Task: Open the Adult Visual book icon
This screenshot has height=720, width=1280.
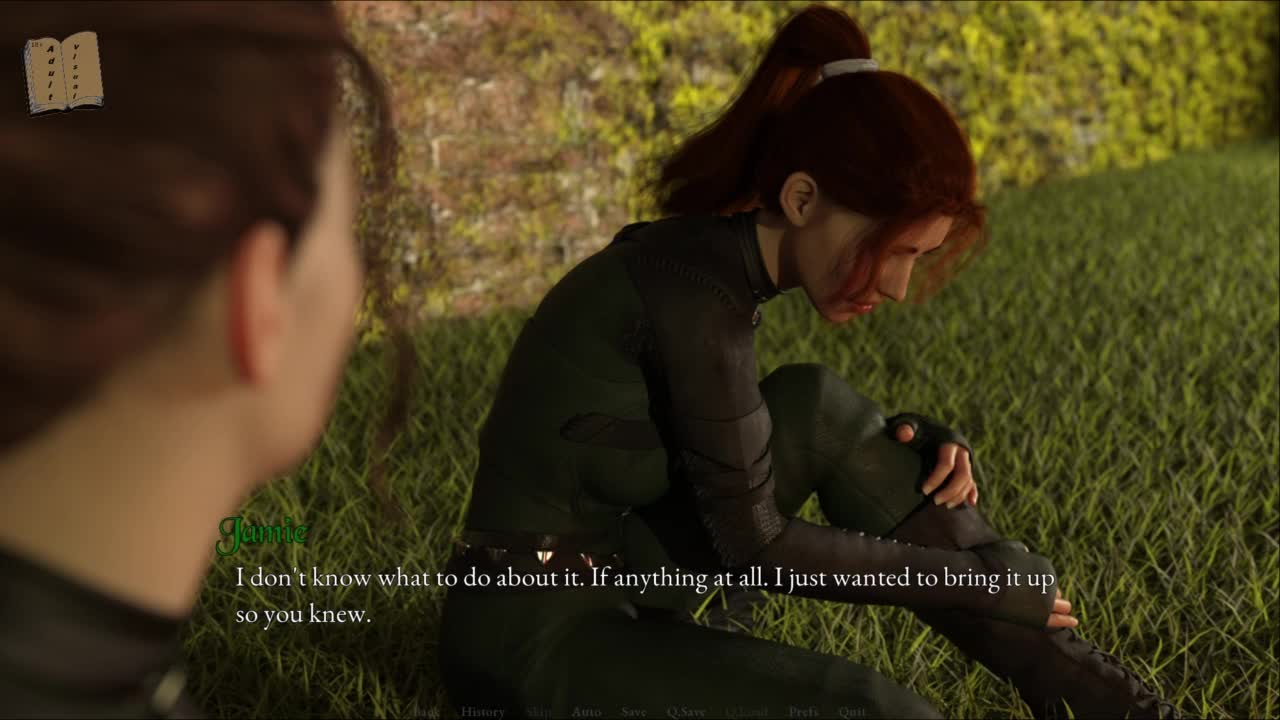Action: [63, 72]
